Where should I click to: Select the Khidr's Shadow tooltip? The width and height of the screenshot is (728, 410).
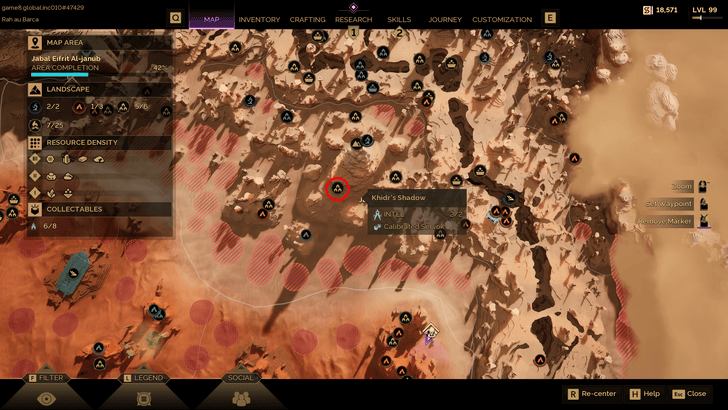tap(416, 212)
